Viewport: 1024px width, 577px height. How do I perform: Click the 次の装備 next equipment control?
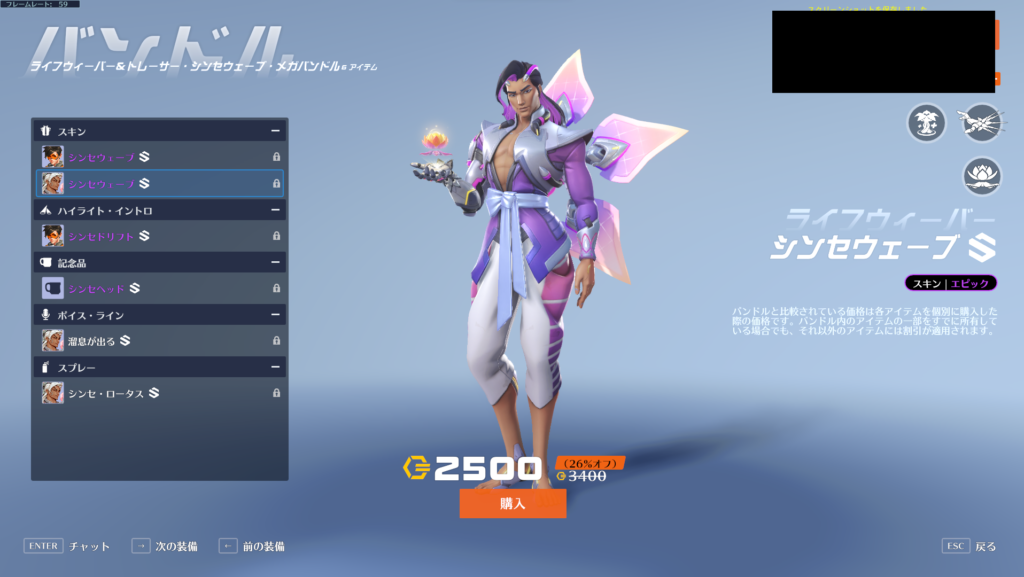165,546
